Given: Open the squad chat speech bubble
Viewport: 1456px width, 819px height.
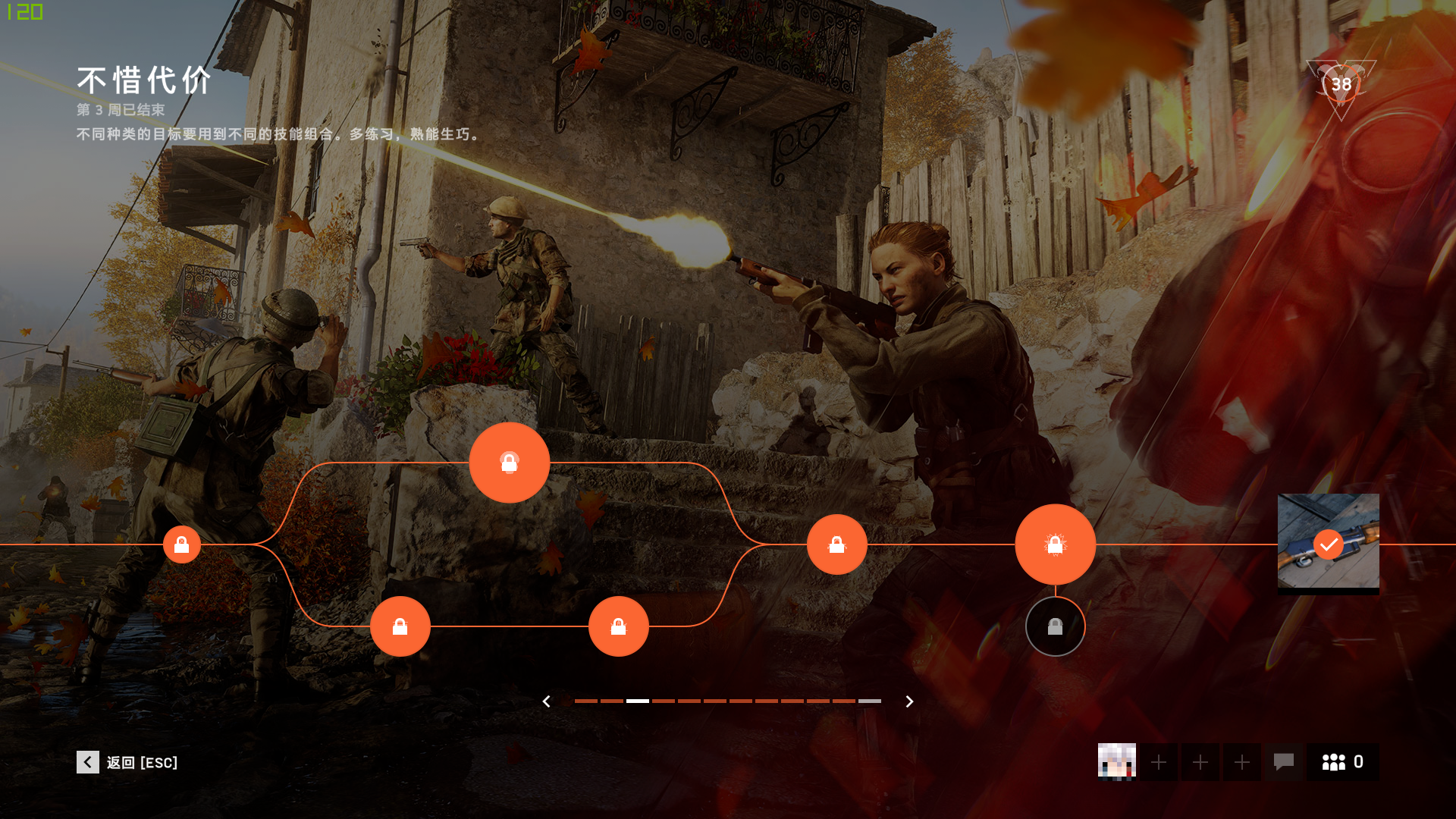Looking at the screenshot, I should coord(1283,761).
